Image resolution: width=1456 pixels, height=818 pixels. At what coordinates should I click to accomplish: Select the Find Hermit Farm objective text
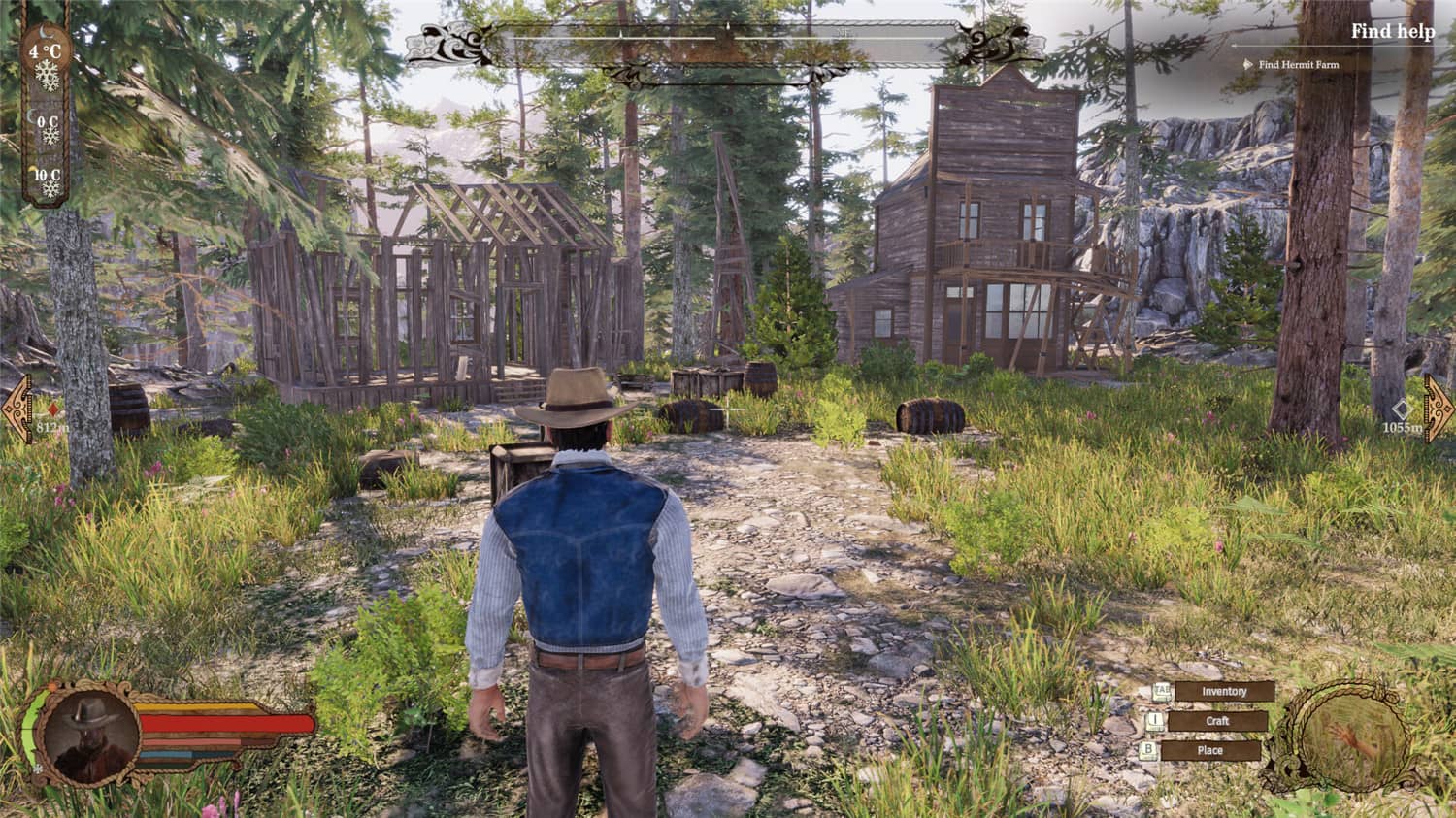1297,66
